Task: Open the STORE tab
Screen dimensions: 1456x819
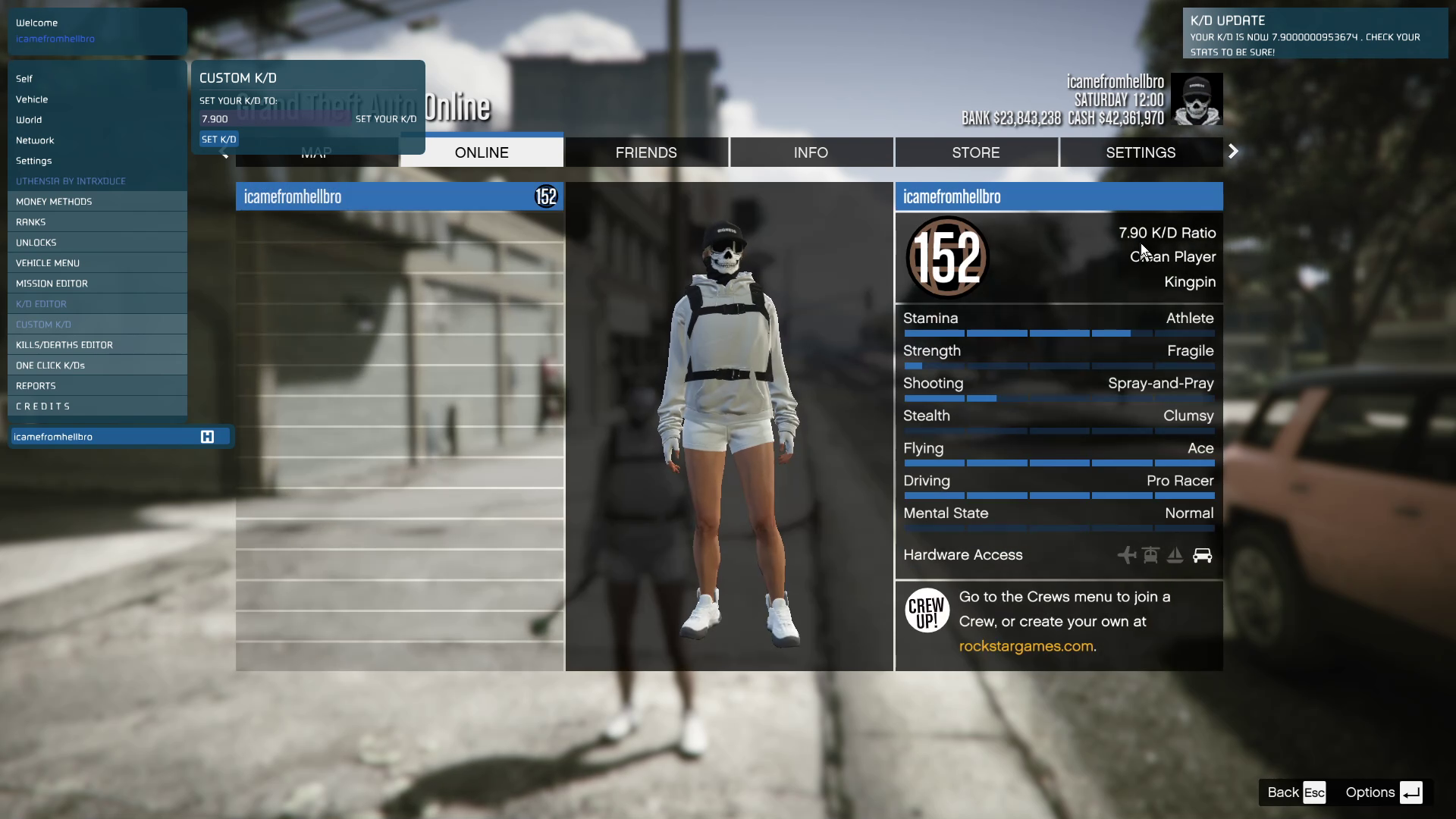Action: pyautogui.click(x=976, y=152)
